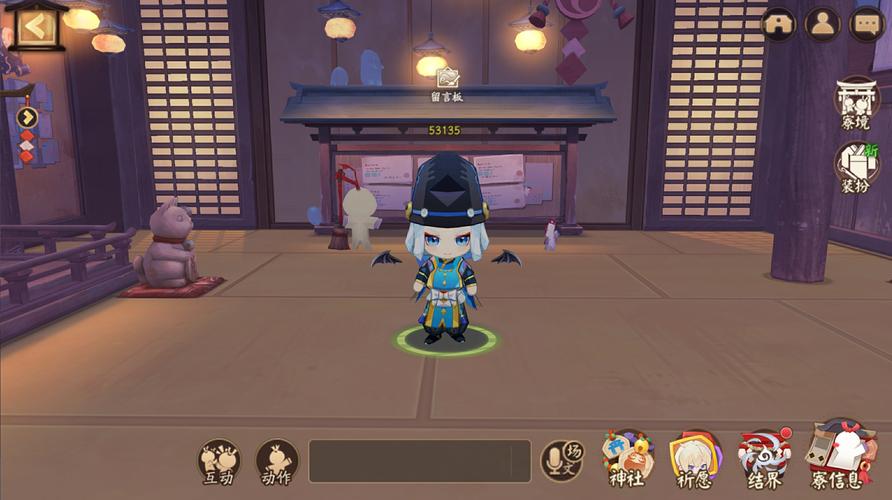The width and height of the screenshot is (892, 500).
Task: Open the 神社 shrine menu
Action: pyautogui.click(x=628, y=460)
